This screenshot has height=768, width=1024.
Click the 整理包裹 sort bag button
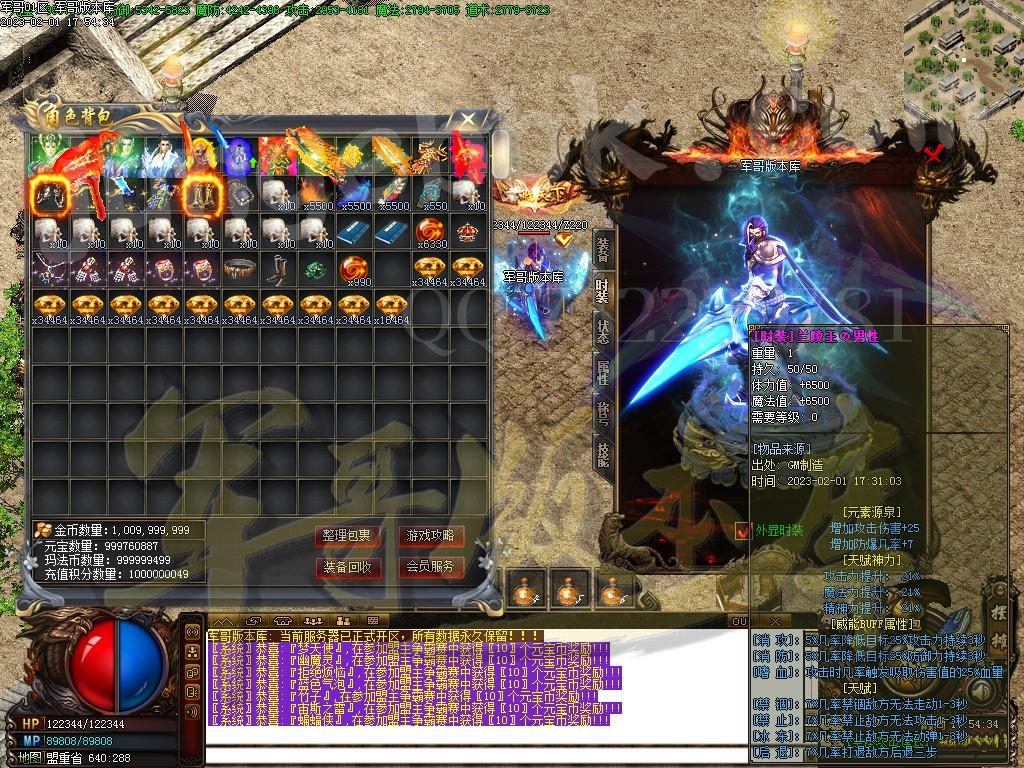point(347,536)
